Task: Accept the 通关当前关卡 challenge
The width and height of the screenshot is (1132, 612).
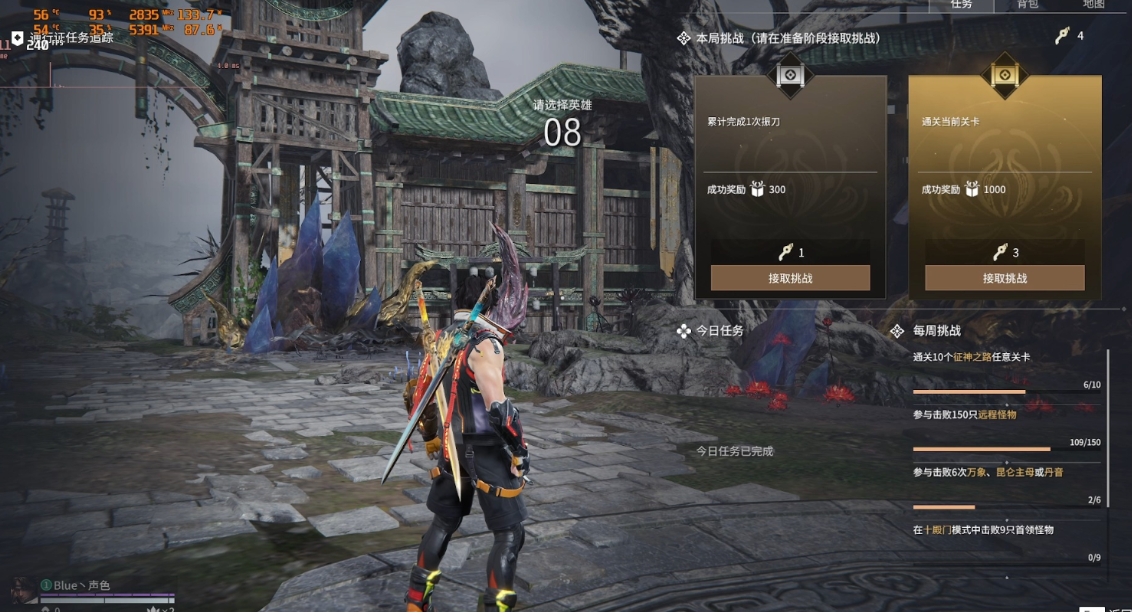Action: click(x=1004, y=278)
